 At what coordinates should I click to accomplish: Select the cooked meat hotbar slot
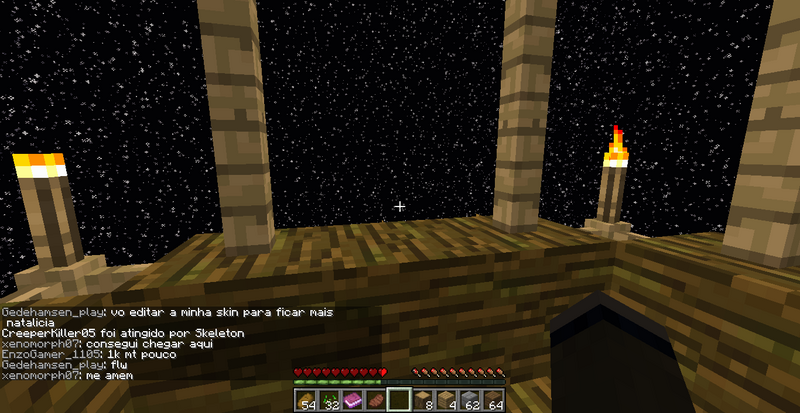[376, 401]
